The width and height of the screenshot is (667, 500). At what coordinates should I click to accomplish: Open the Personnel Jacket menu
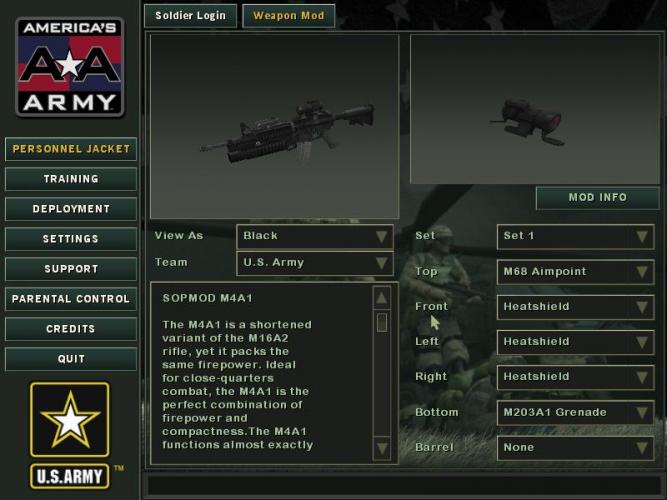(71, 149)
